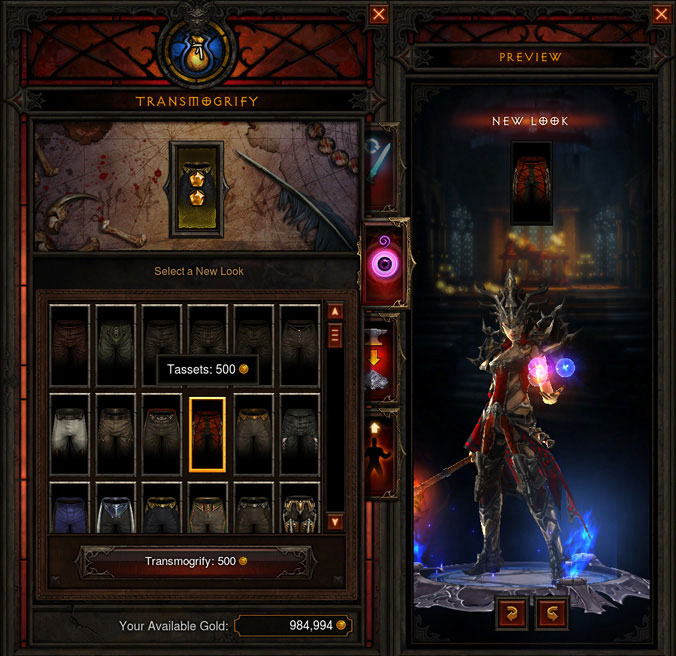Pick the blue pants look

(x=72, y=508)
